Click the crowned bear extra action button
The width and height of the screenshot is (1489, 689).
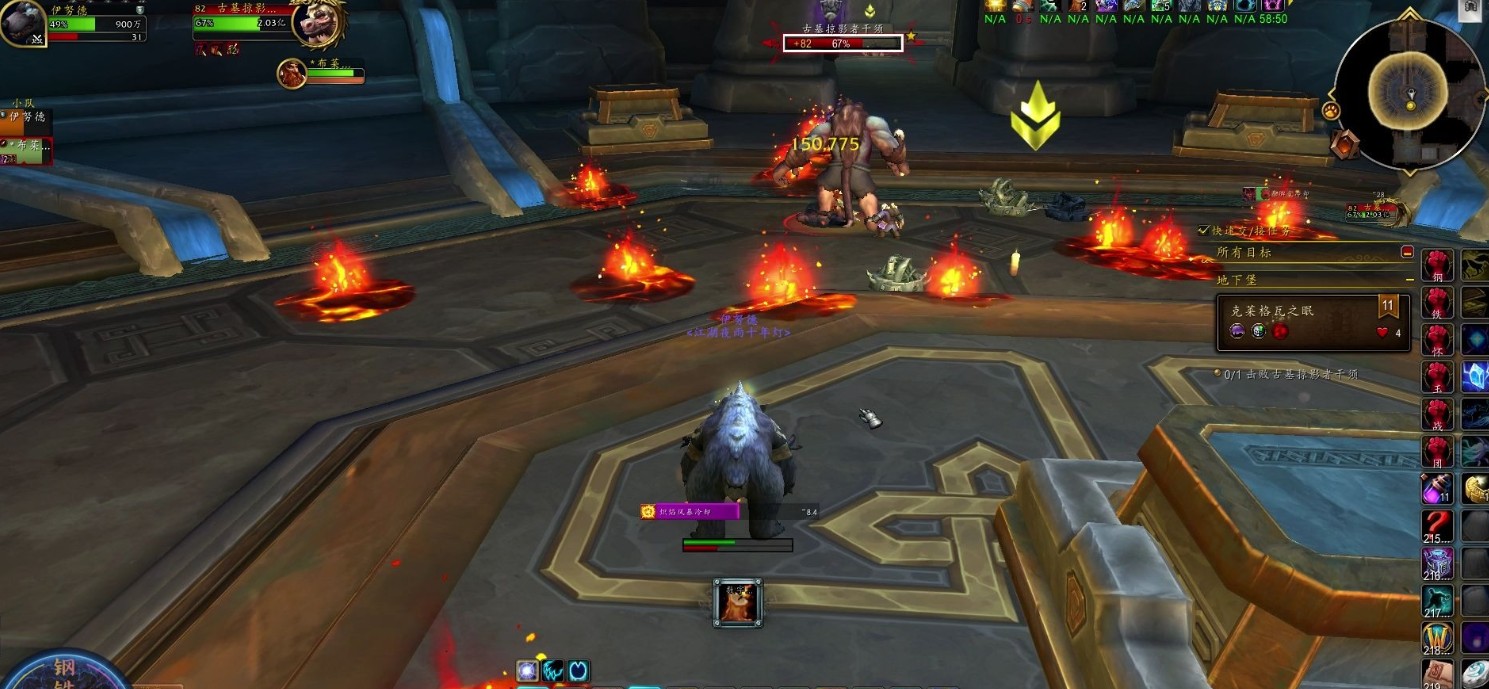point(737,603)
